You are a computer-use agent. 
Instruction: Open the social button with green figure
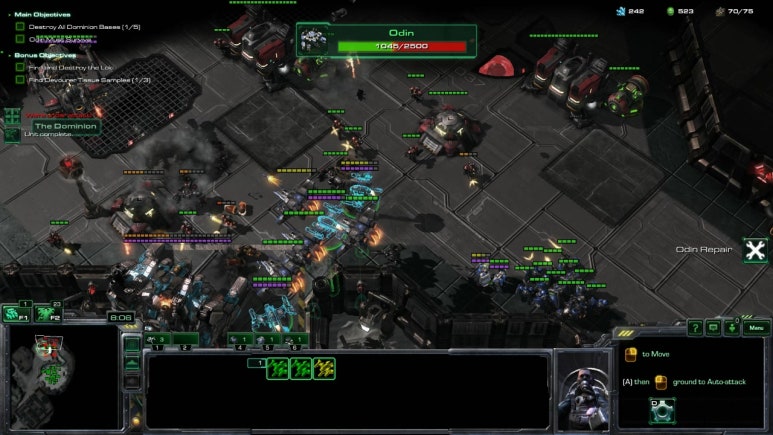tap(732, 327)
